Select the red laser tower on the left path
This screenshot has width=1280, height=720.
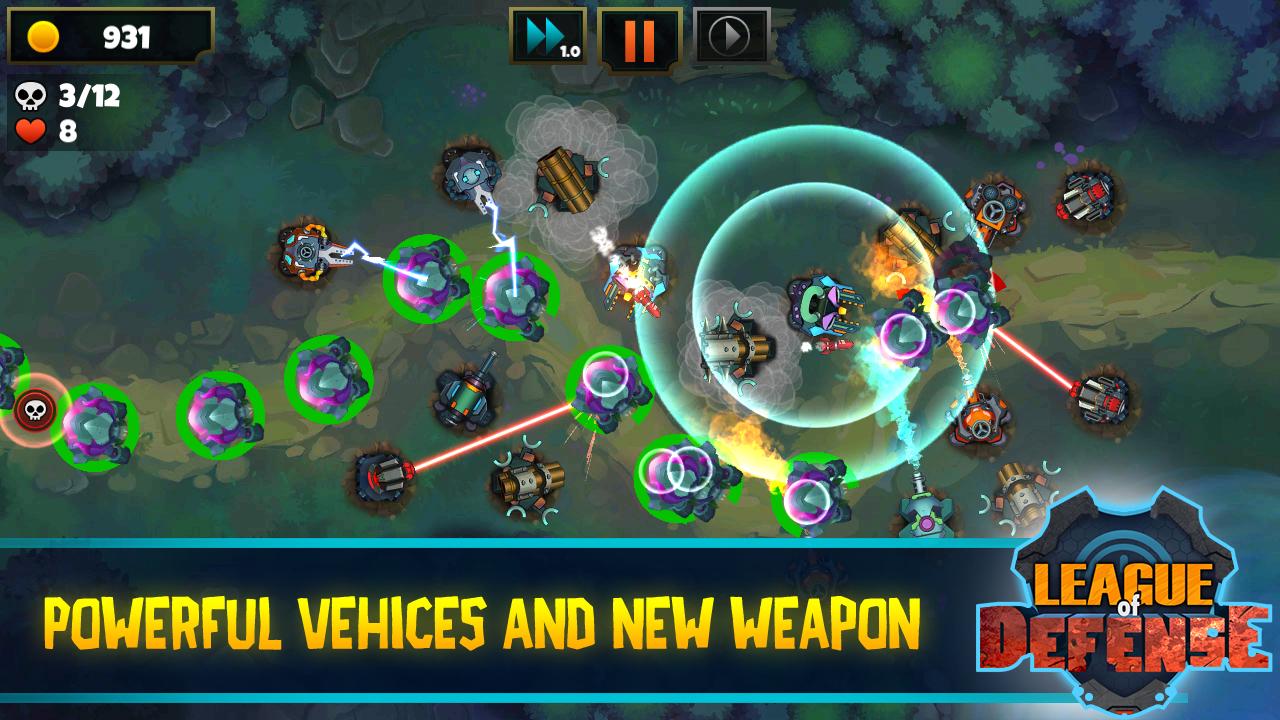pos(380,478)
